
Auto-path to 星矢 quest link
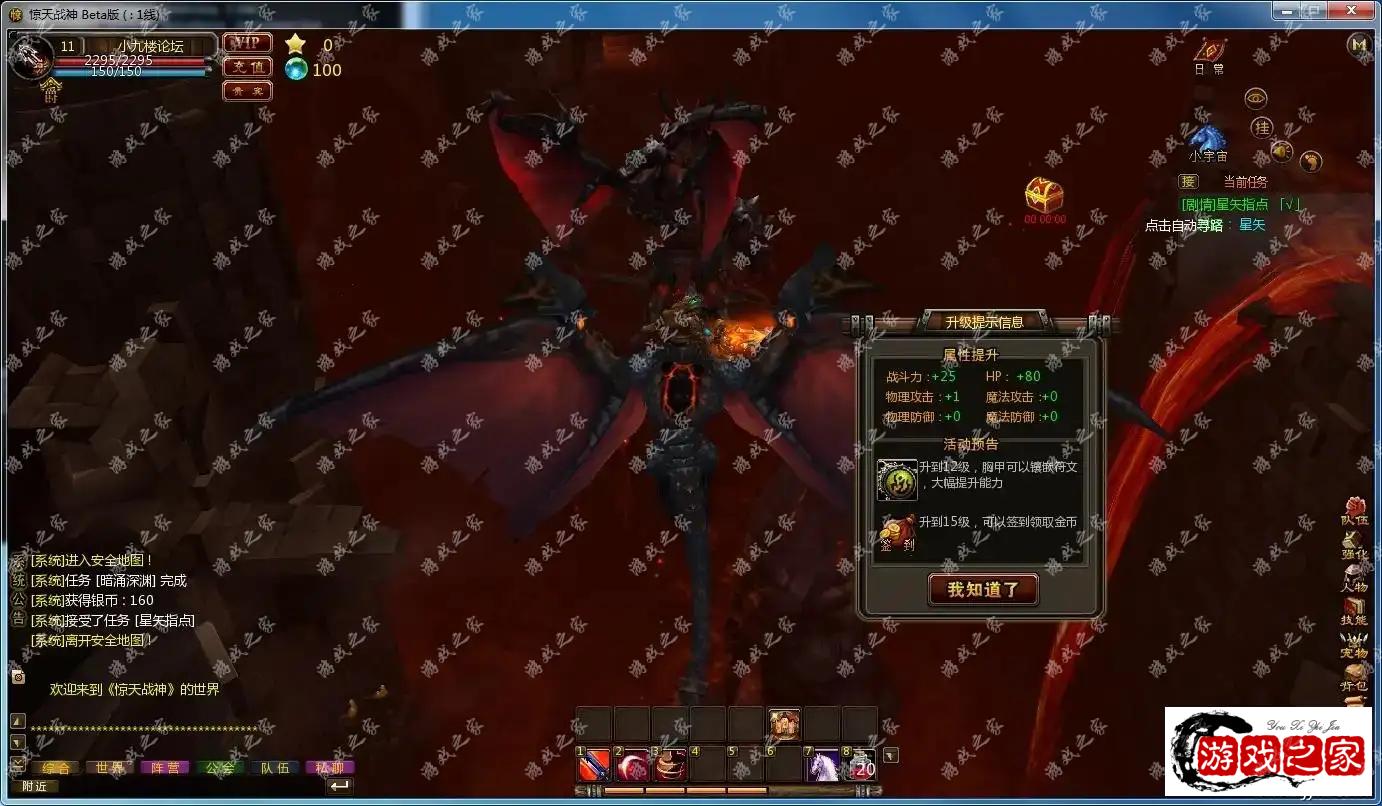1252,225
